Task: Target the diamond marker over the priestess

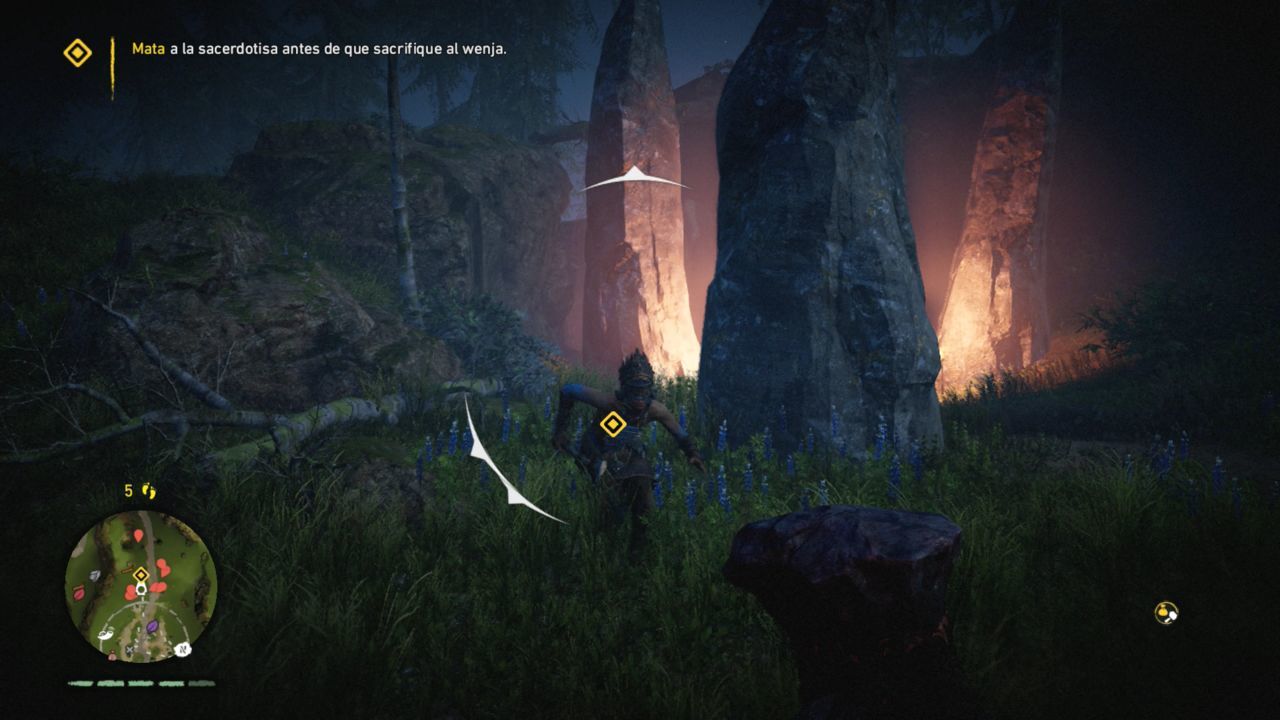Action: (613, 425)
